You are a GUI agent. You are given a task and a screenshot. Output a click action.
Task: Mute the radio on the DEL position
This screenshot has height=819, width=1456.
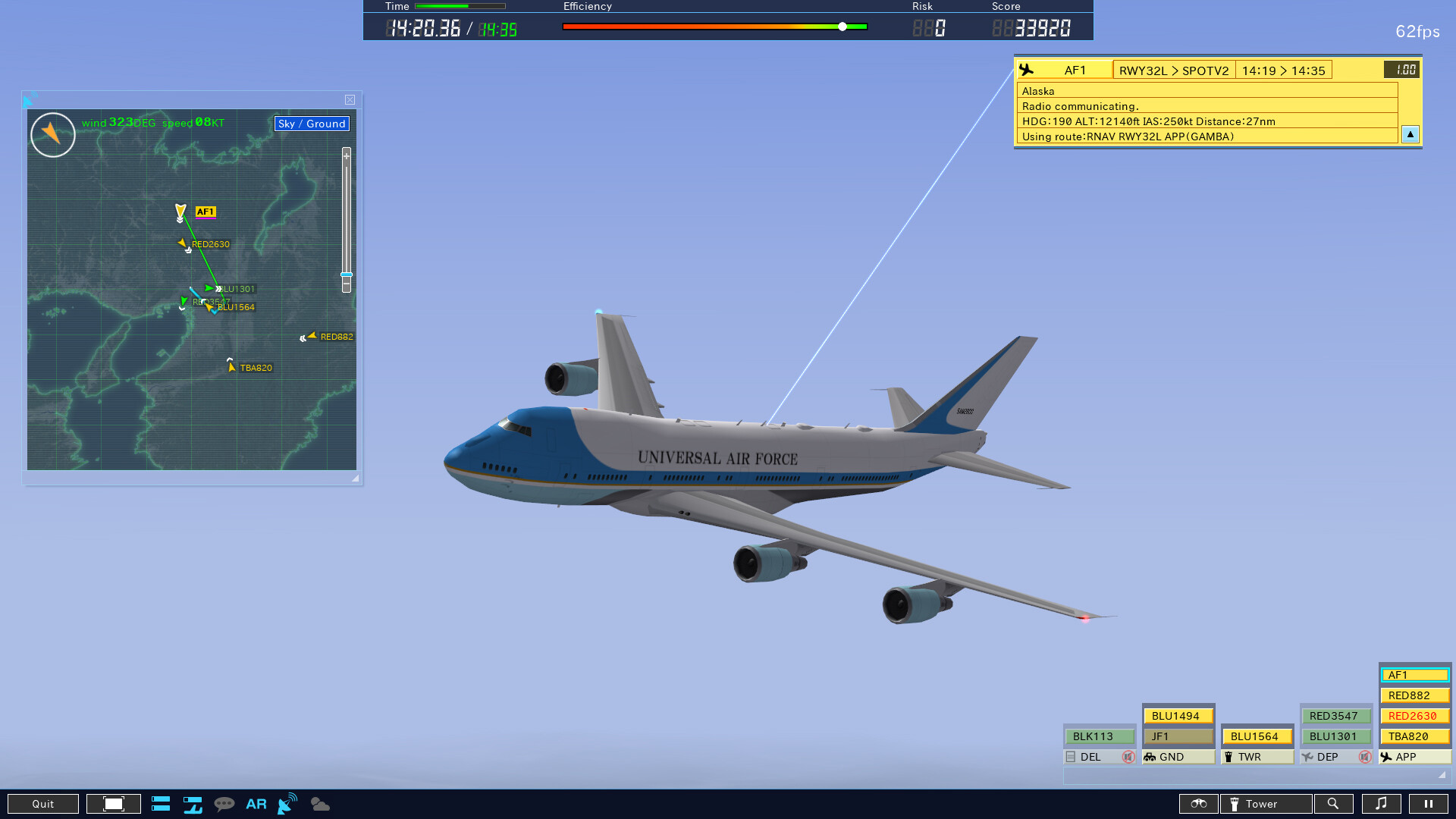tap(1129, 757)
